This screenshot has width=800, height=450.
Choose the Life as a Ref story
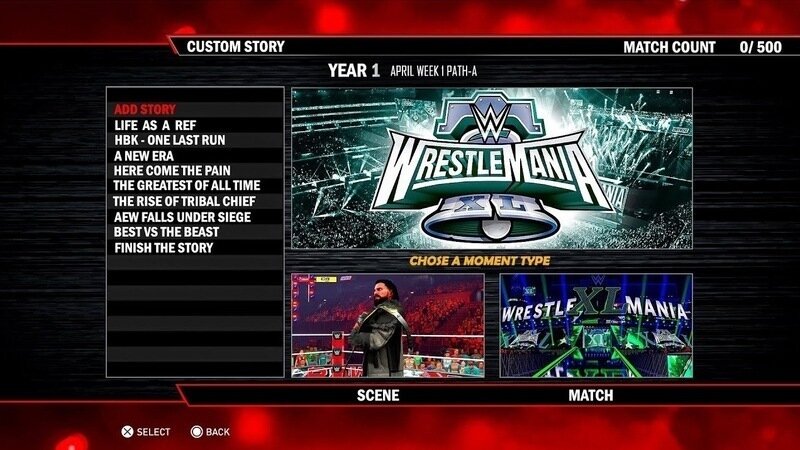[x=155, y=125]
